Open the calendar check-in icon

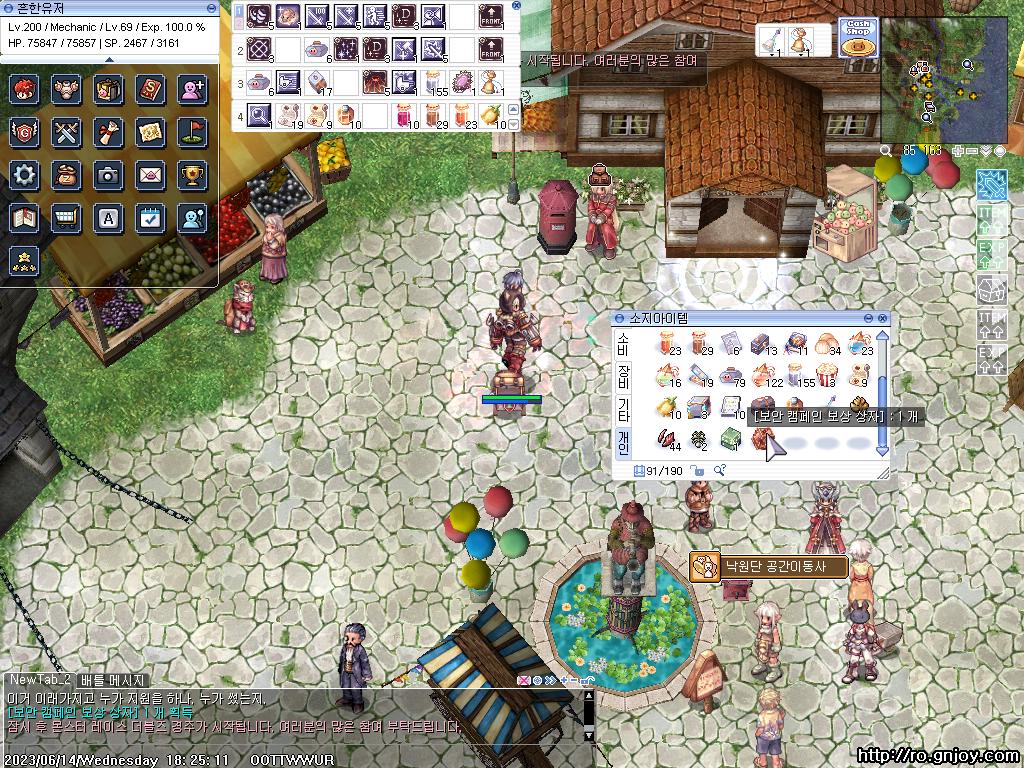pyautogui.click(x=150, y=217)
